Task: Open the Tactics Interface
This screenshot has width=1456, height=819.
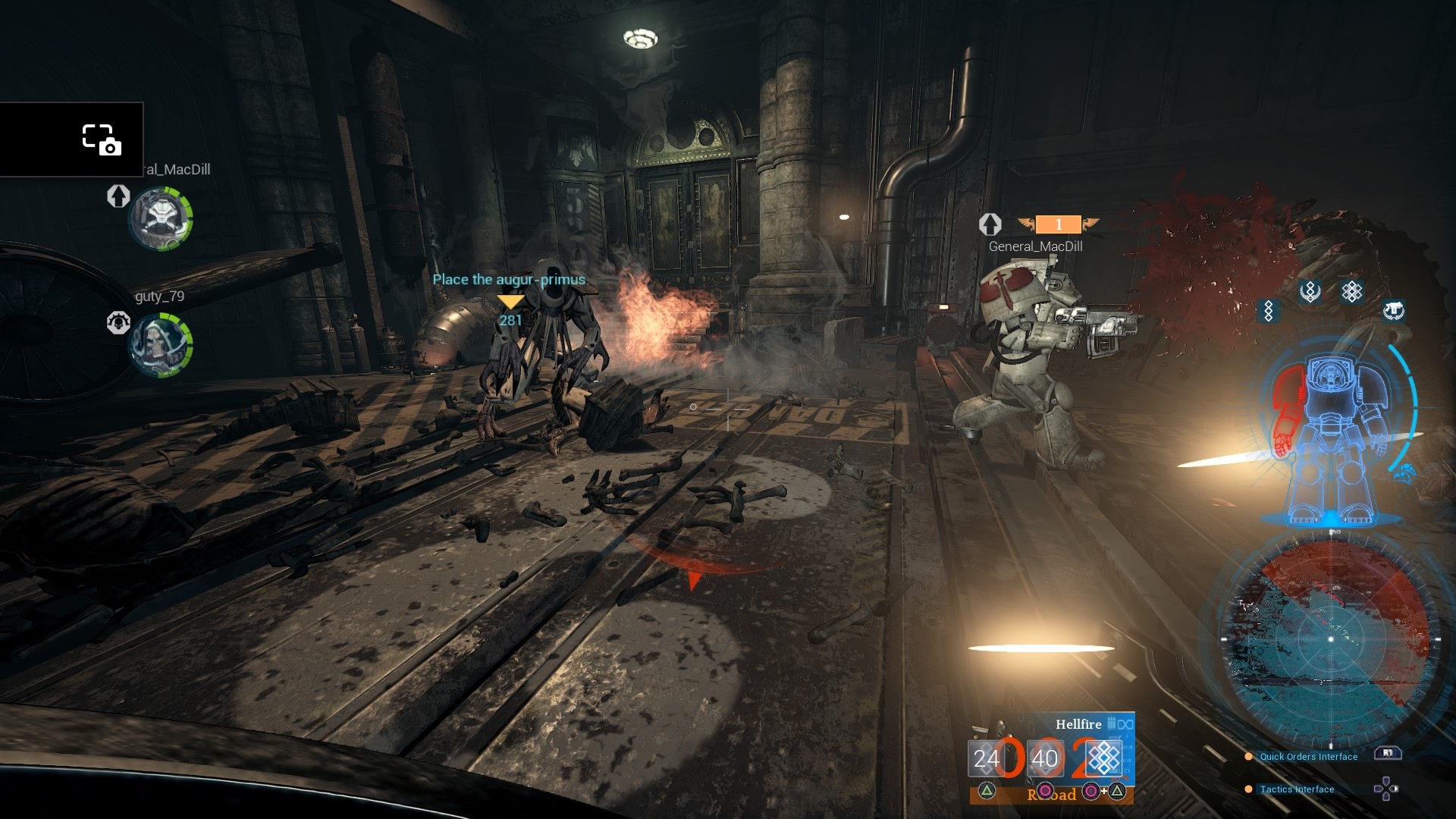Action: coord(1295,789)
